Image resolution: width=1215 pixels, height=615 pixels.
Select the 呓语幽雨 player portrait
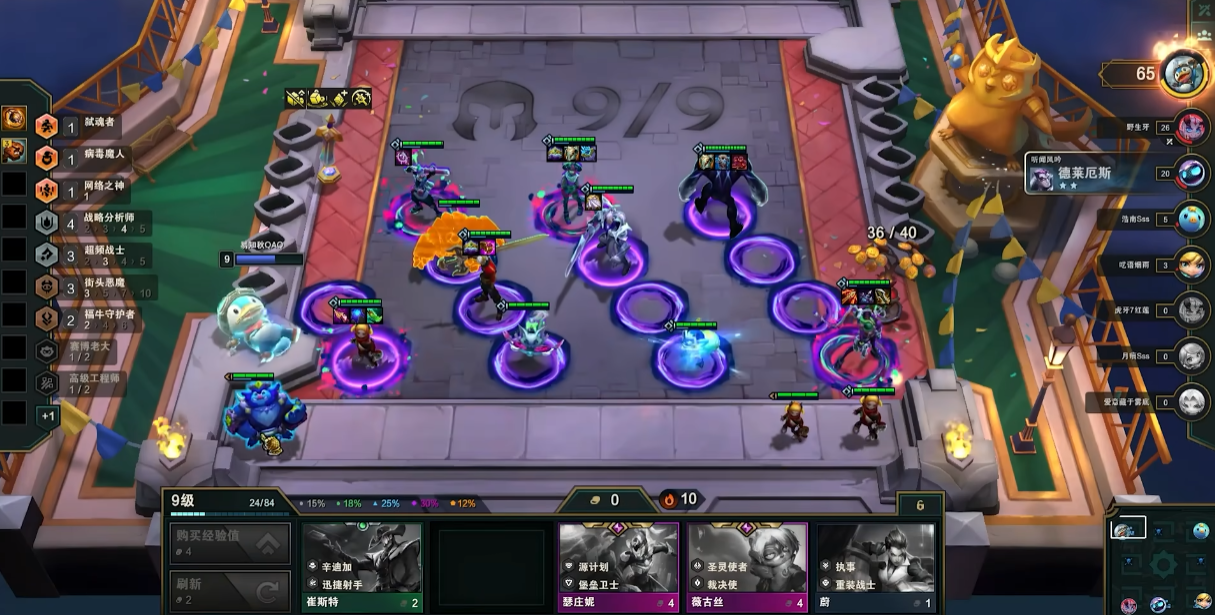(x=1191, y=263)
